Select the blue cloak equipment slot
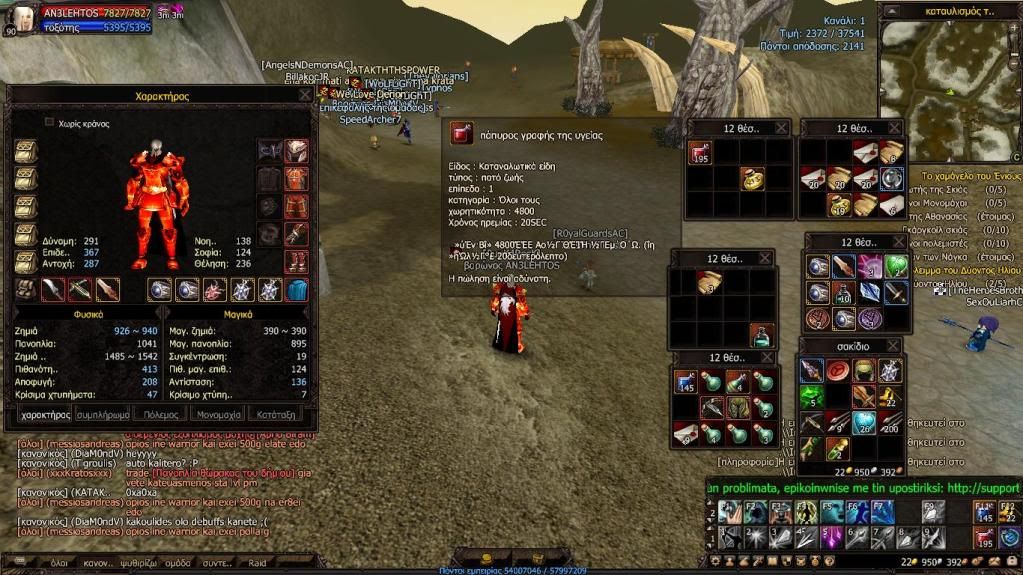The image size is (1023, 575). [x=297, y=290]
